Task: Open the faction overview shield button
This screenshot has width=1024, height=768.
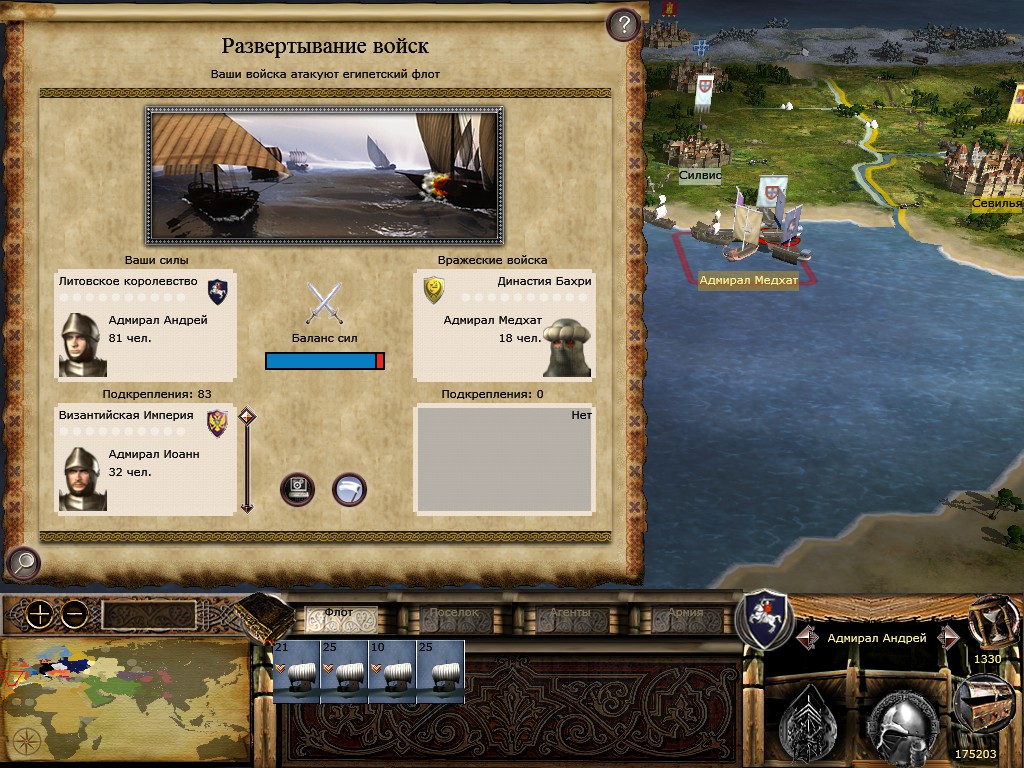Action: click(764, 619)
